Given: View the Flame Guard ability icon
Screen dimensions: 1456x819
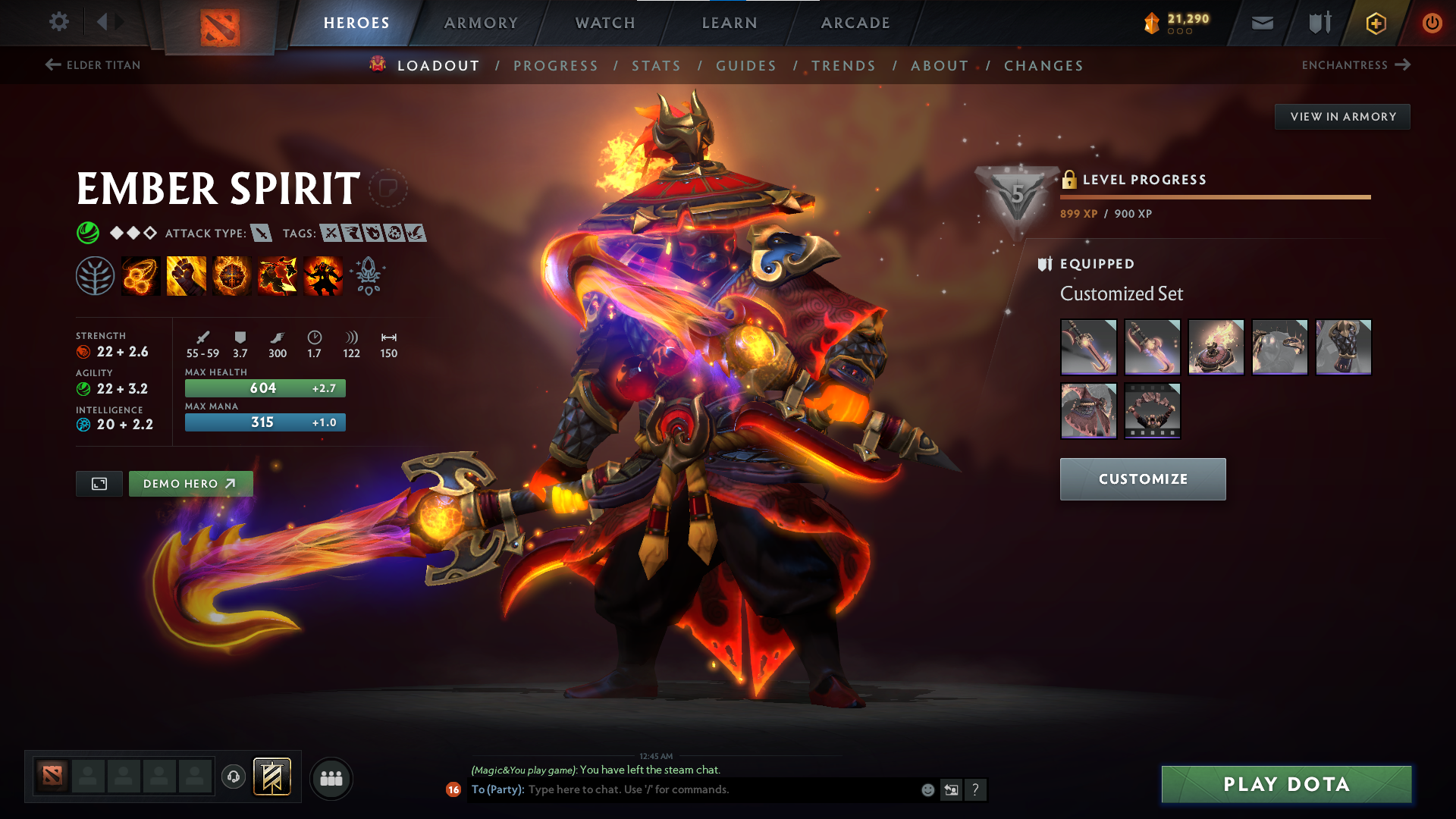Looking at the screenshot, I should [231, 275].
